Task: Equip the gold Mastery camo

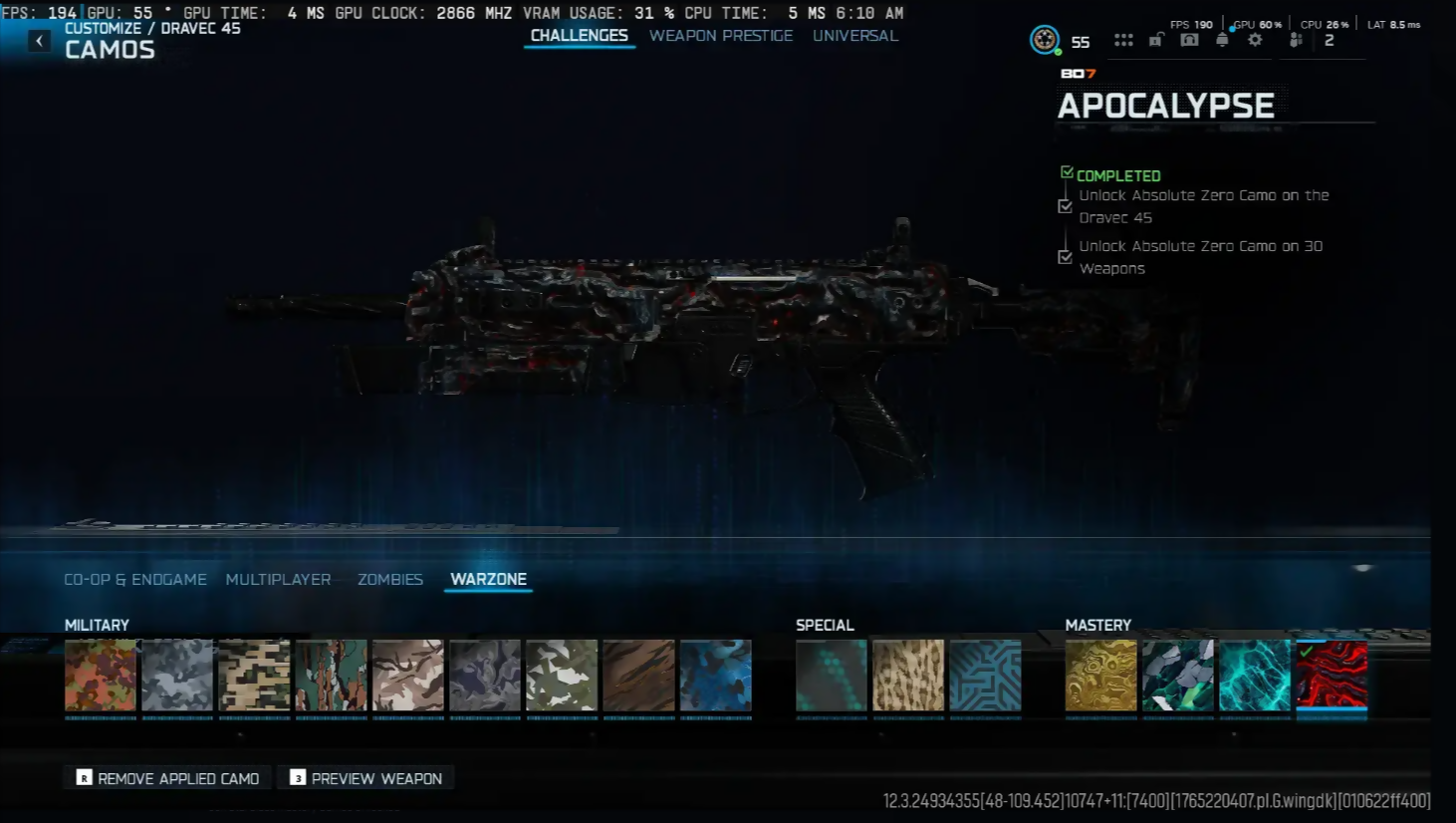Action: coord(1100,676)
